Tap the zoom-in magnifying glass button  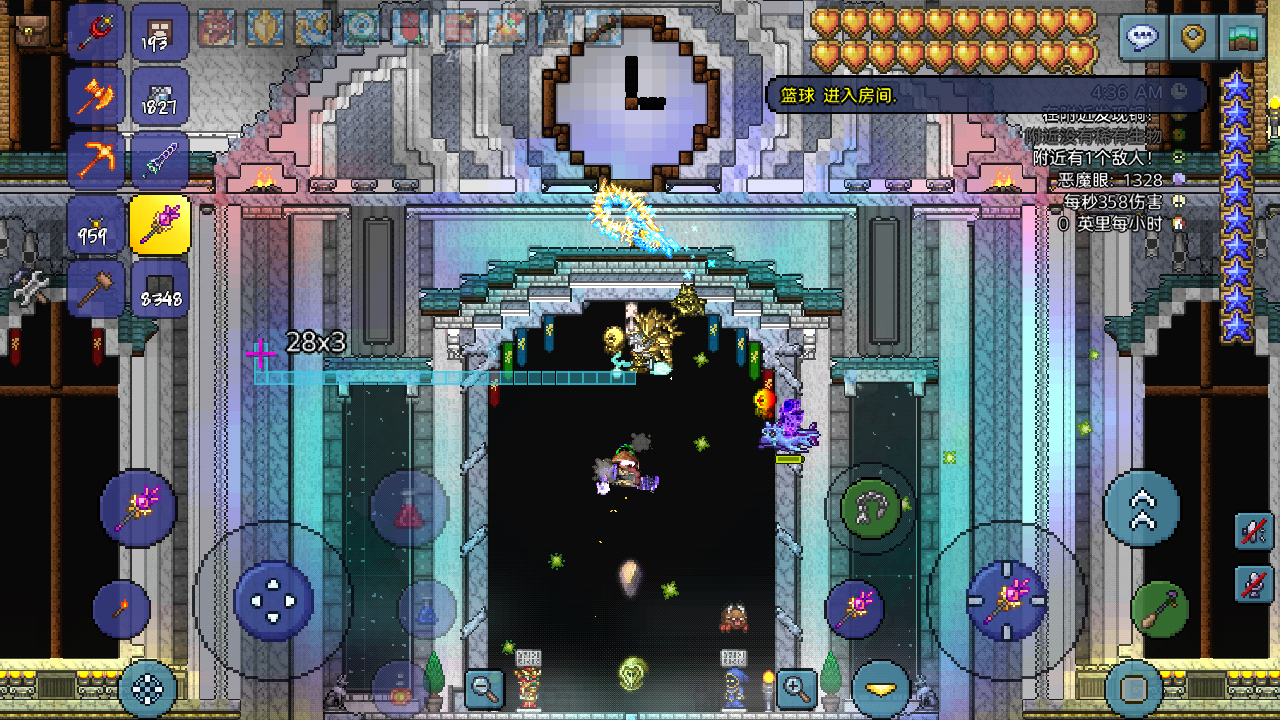pyautogui.click(x=796, y=690)
